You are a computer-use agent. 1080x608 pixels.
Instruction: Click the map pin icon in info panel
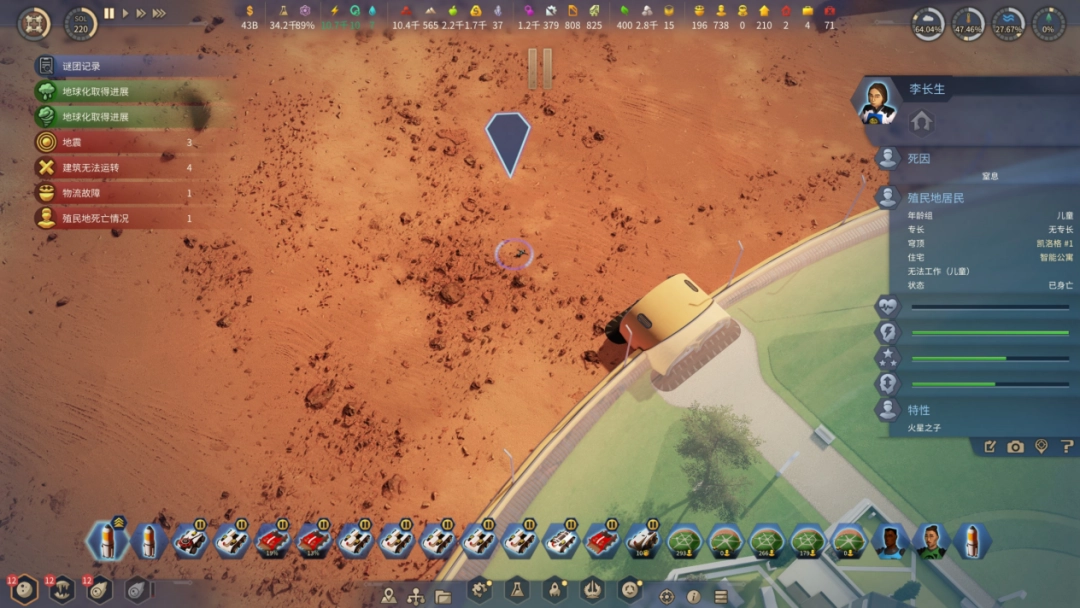[x=1041, y=447]
